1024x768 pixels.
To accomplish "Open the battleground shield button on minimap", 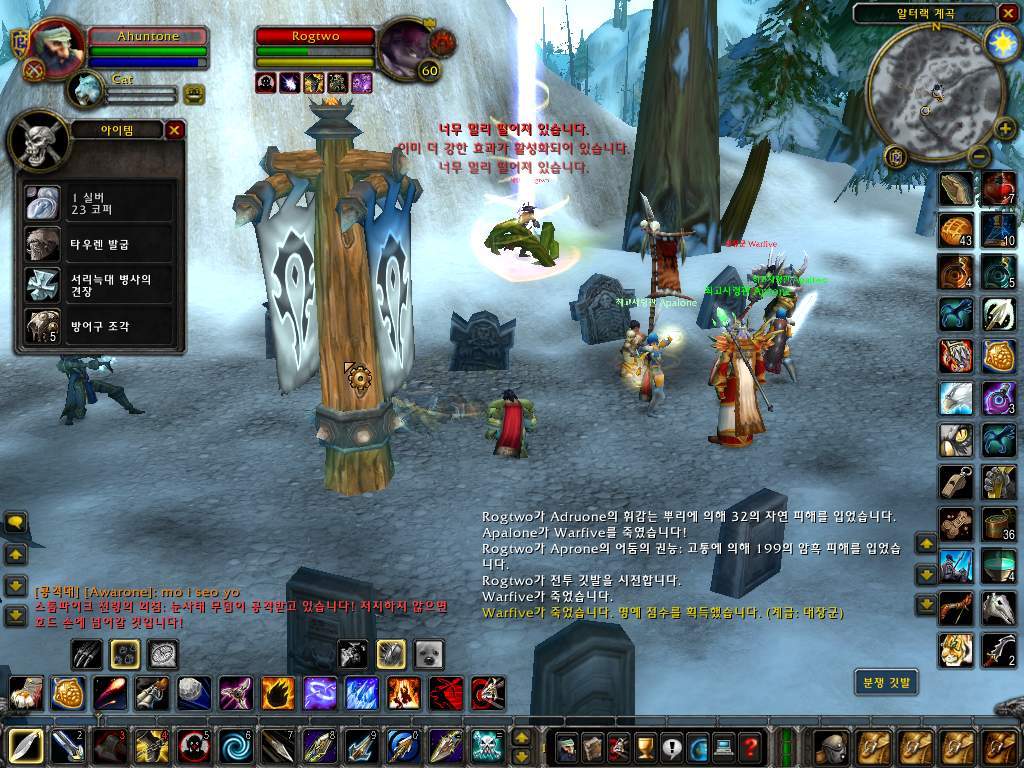I will [x=895, y=157].
